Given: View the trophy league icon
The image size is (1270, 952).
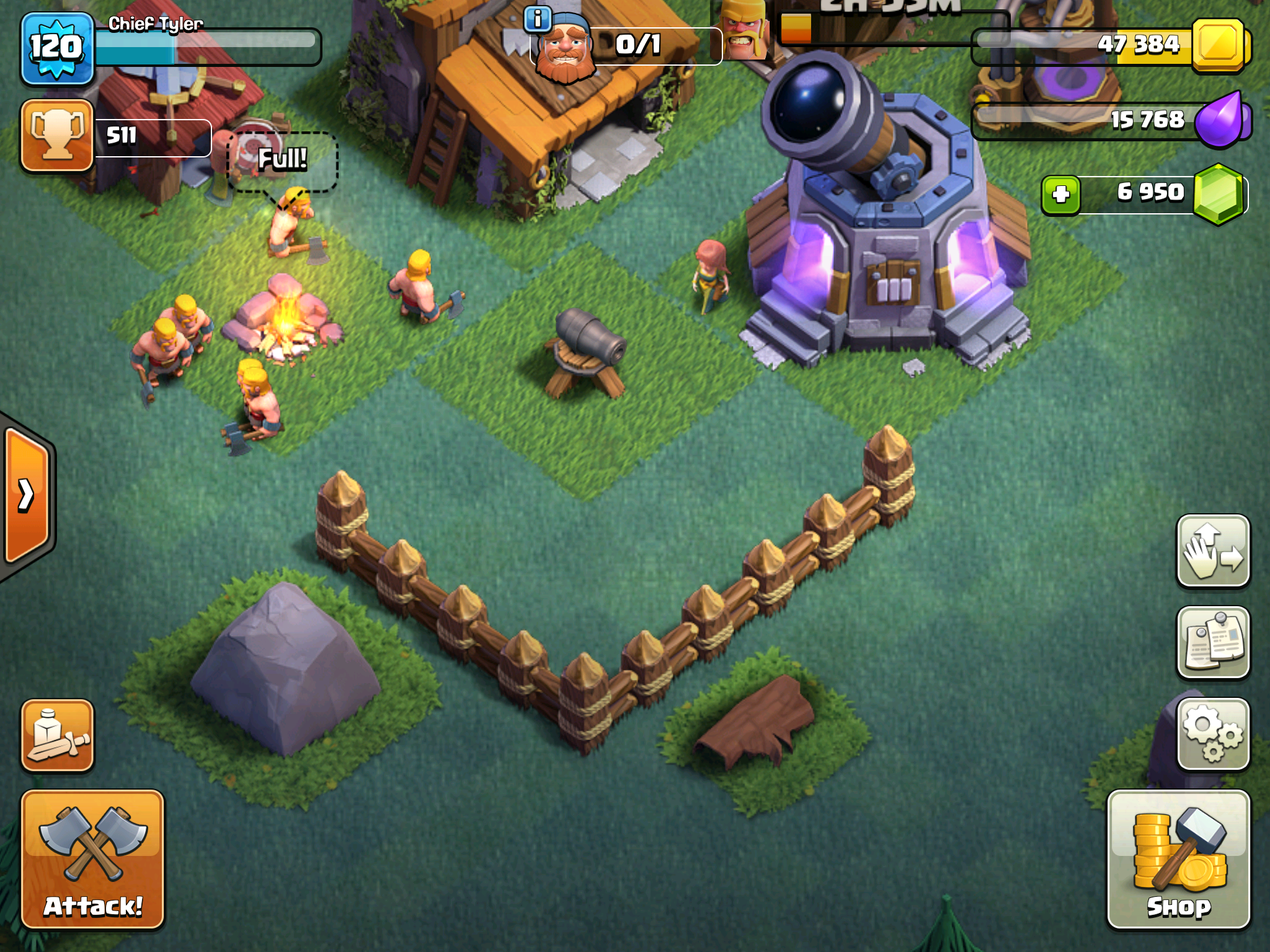Looking at the screenshot, I should click(57, 135).
